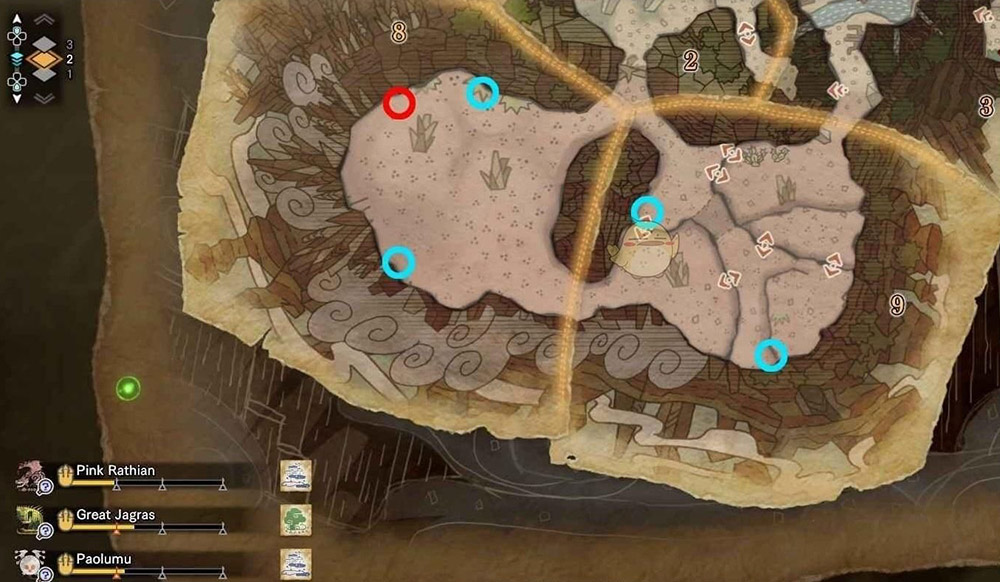Click the highlighted level 2 layer
1000x582 pixels.
coord(44,60)
